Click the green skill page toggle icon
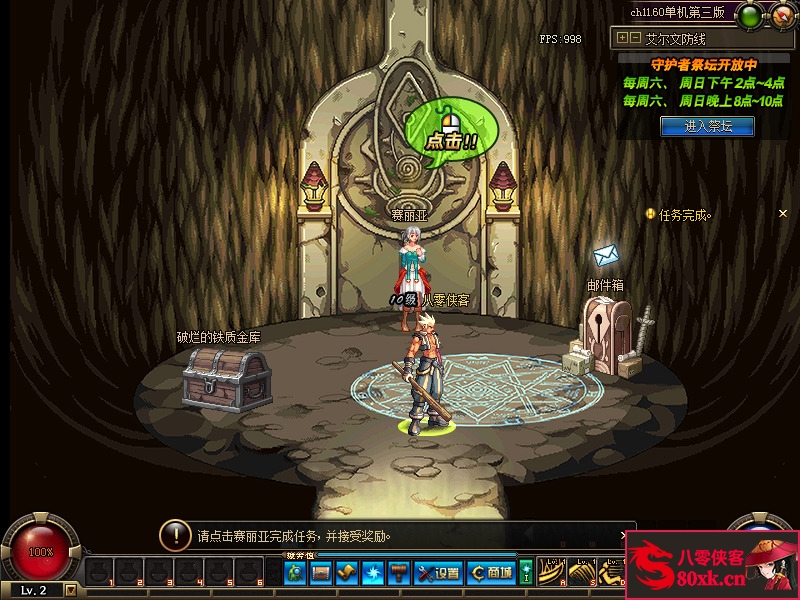This screenshot has height=600, width=800. point(526,573)
